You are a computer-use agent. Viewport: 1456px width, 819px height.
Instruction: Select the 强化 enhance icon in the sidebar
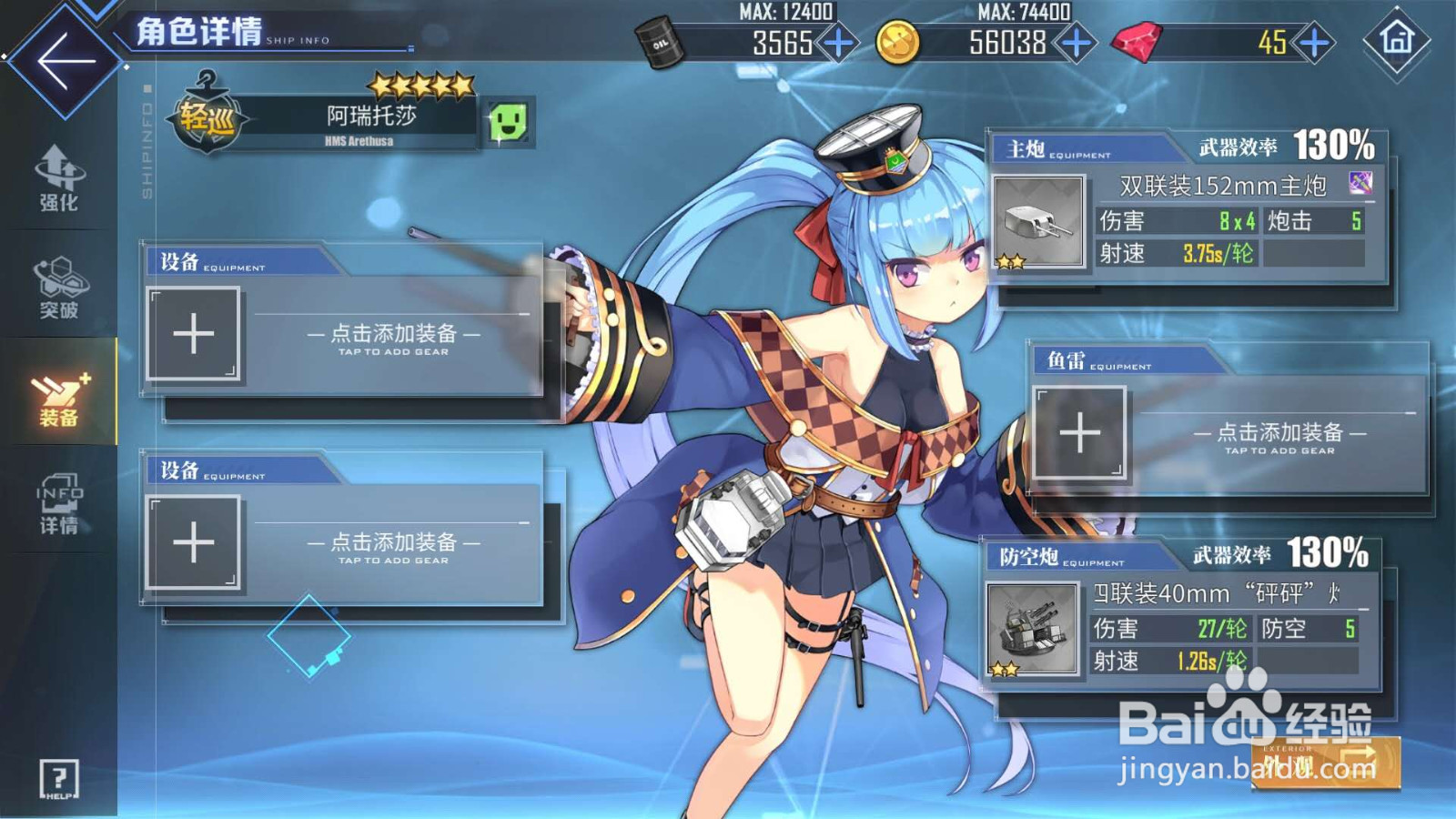pos(57,180)
